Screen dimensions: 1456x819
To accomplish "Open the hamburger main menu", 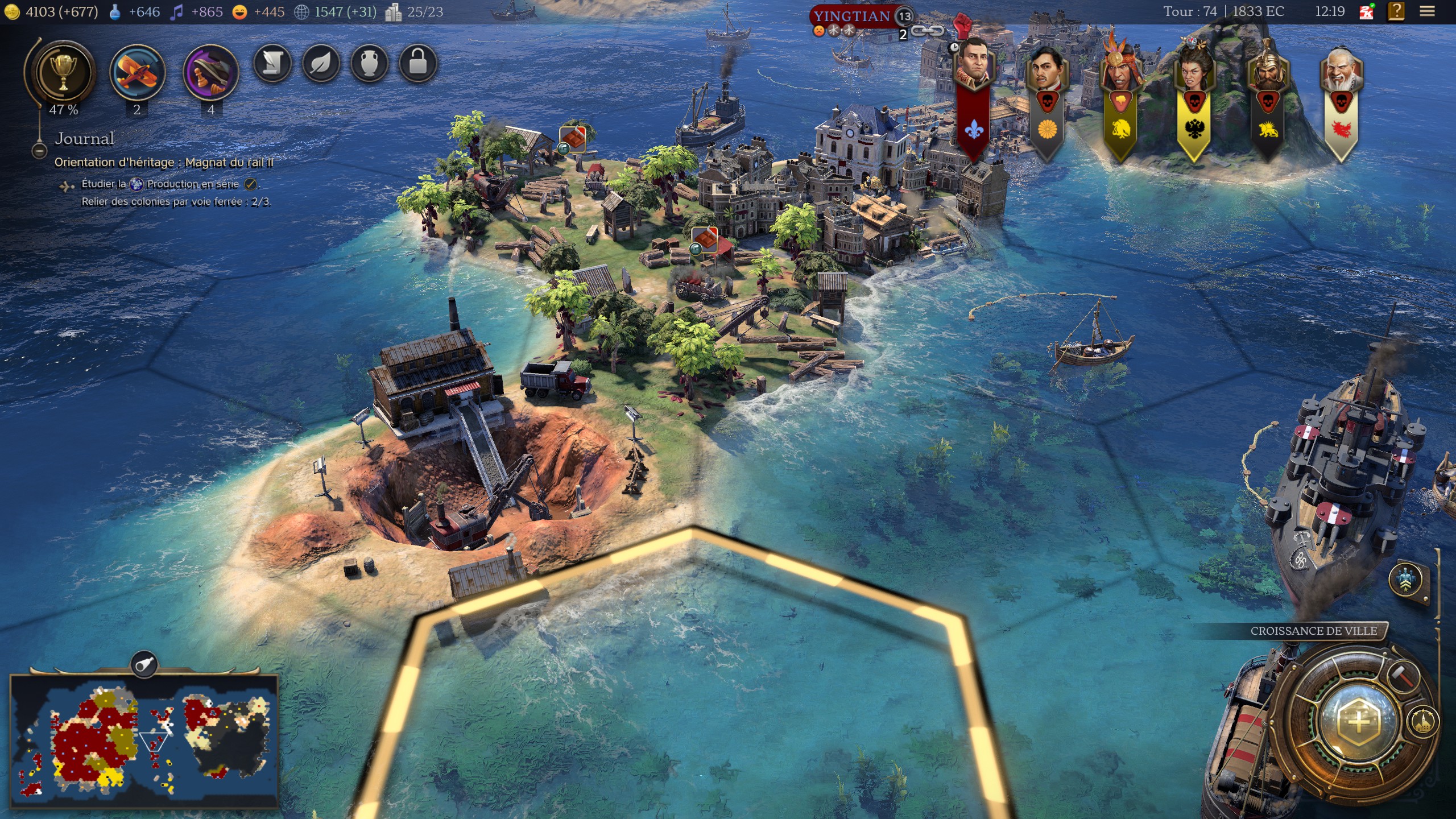I will tap(1427, 11).
